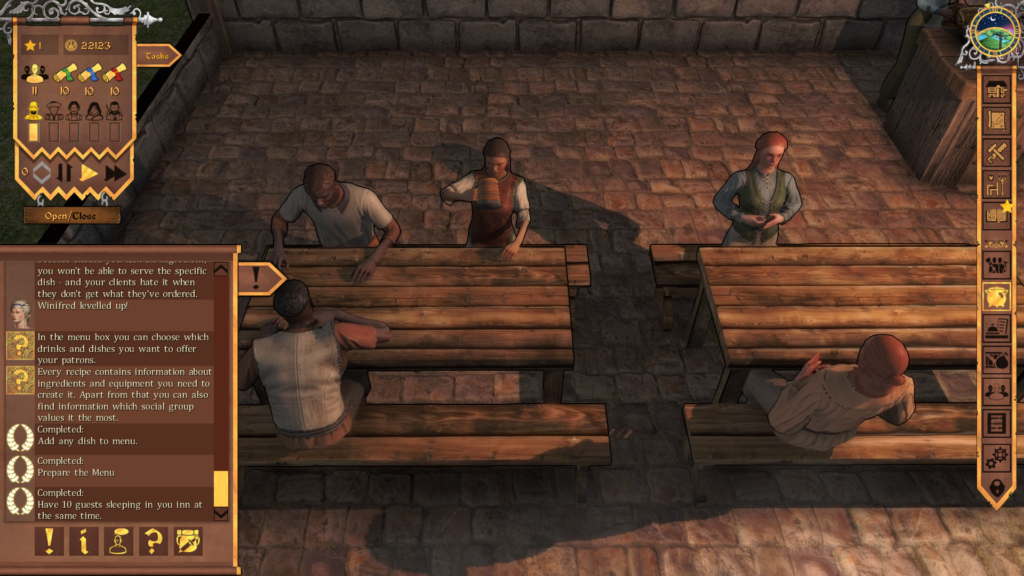1024x576 pixels.
Task: Click the Open/Close inn button
Action: point(72,215)
